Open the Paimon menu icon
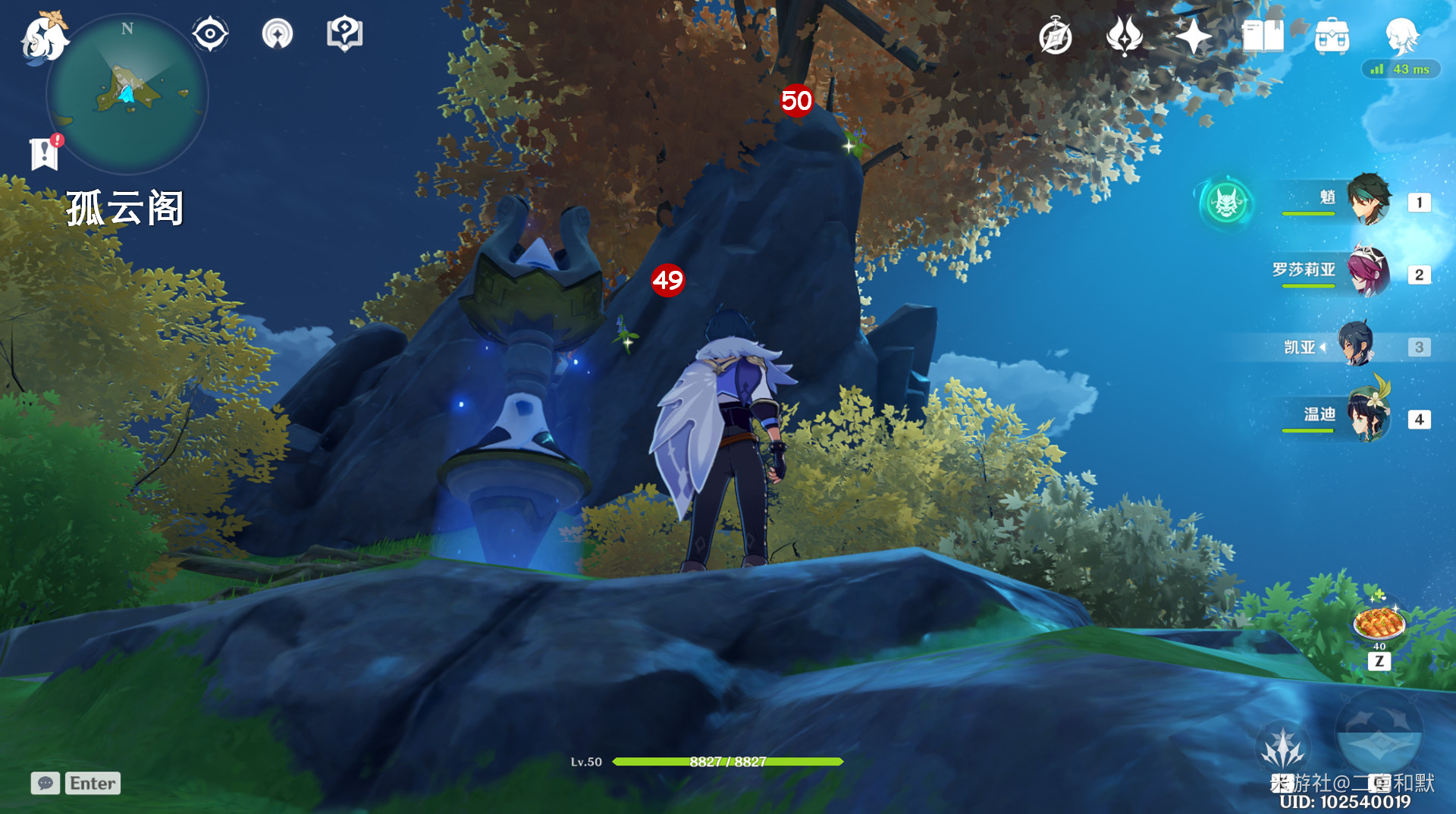Screen dimensions: 1456x814 click(x=44, y=38)
